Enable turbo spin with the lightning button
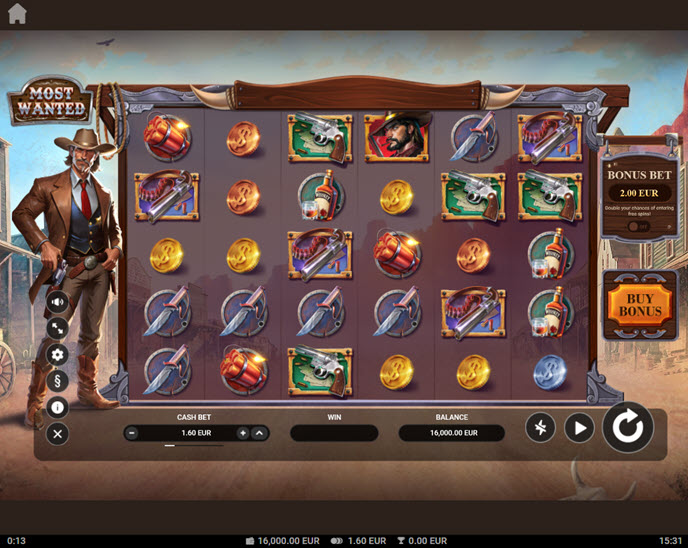 [540, 428]
